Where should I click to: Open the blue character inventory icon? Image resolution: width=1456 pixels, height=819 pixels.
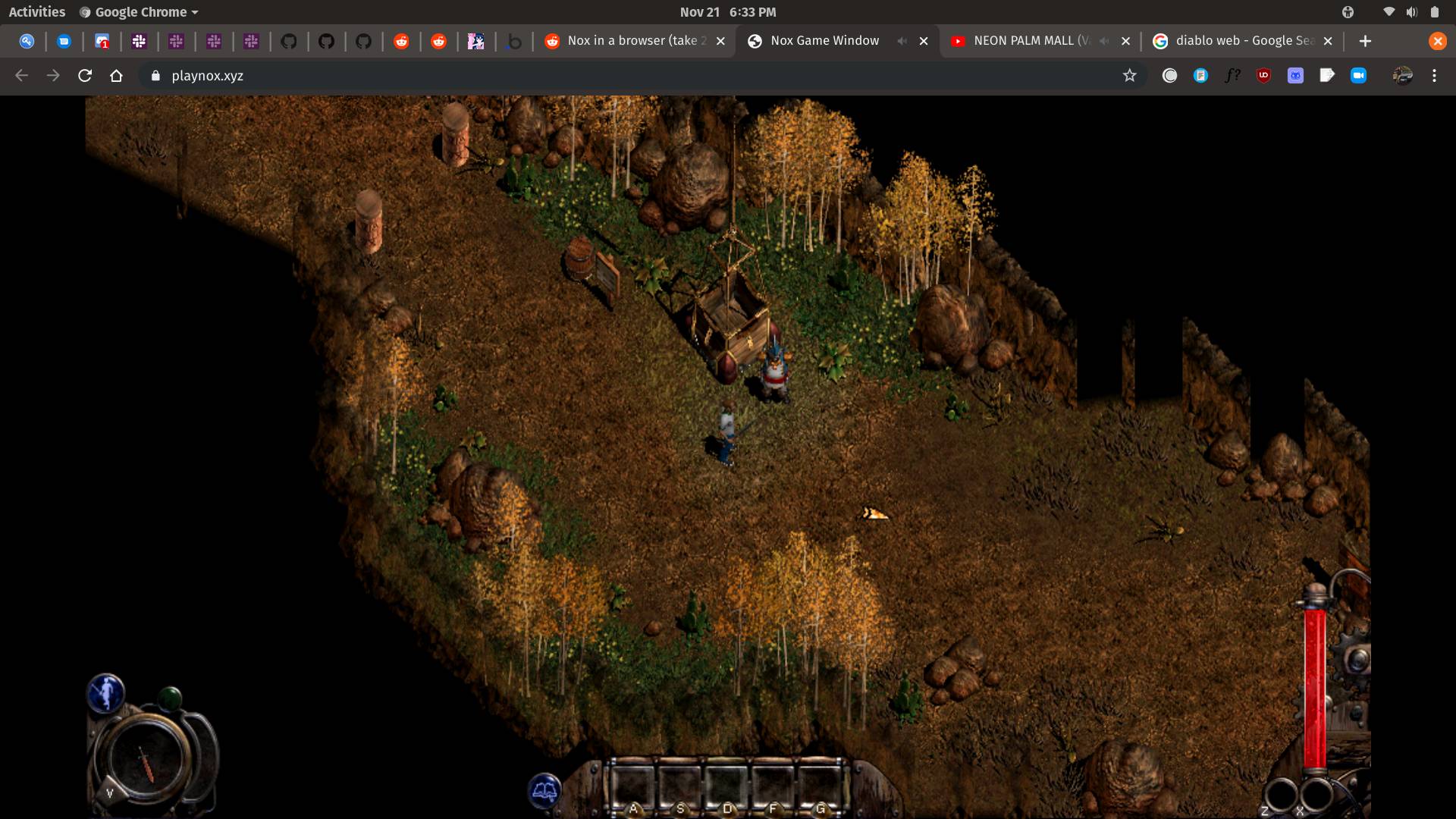point(105,693)
